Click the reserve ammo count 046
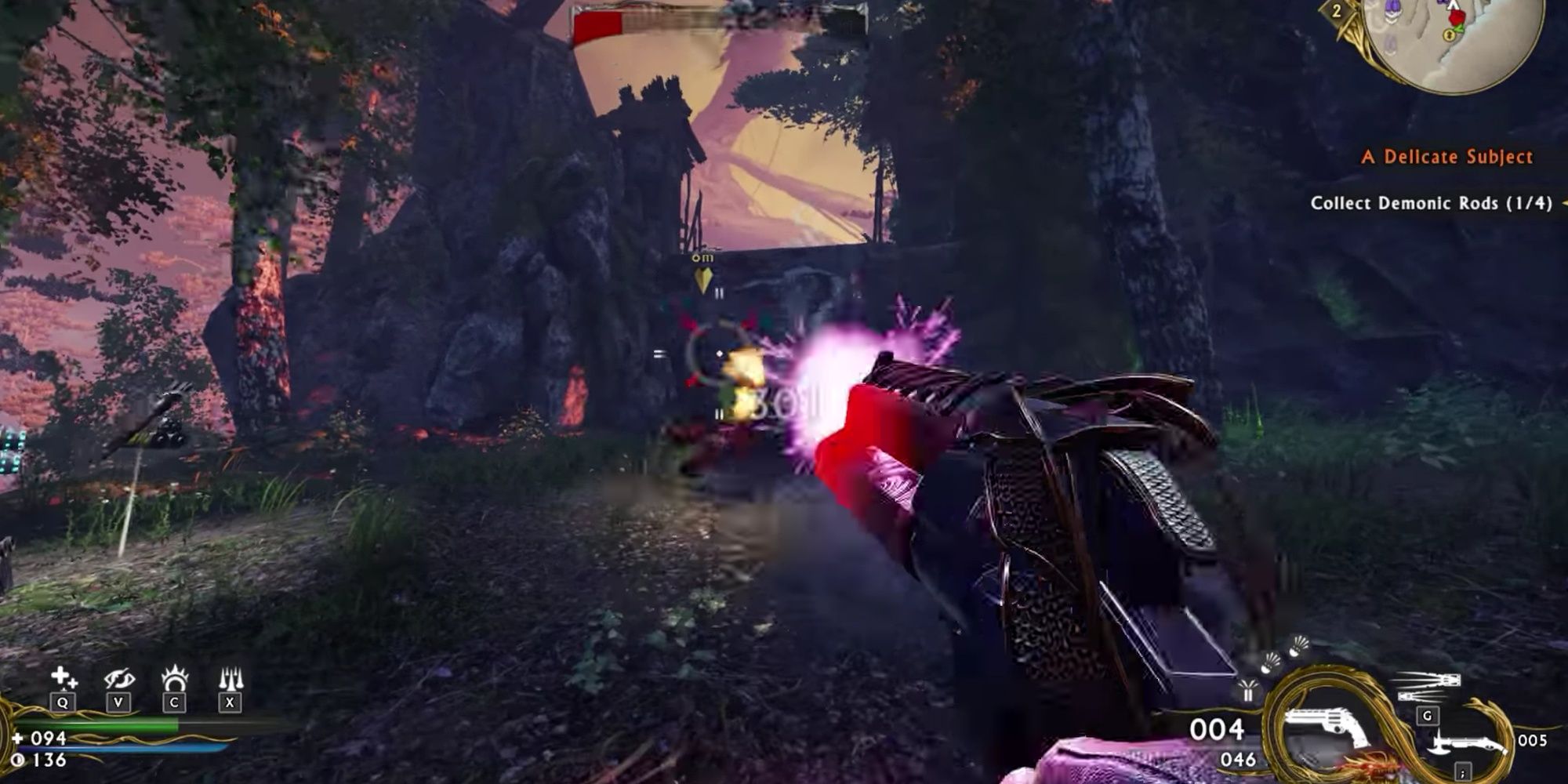The width and height of the screenshot is (1568, 784). coord(1239,759)
